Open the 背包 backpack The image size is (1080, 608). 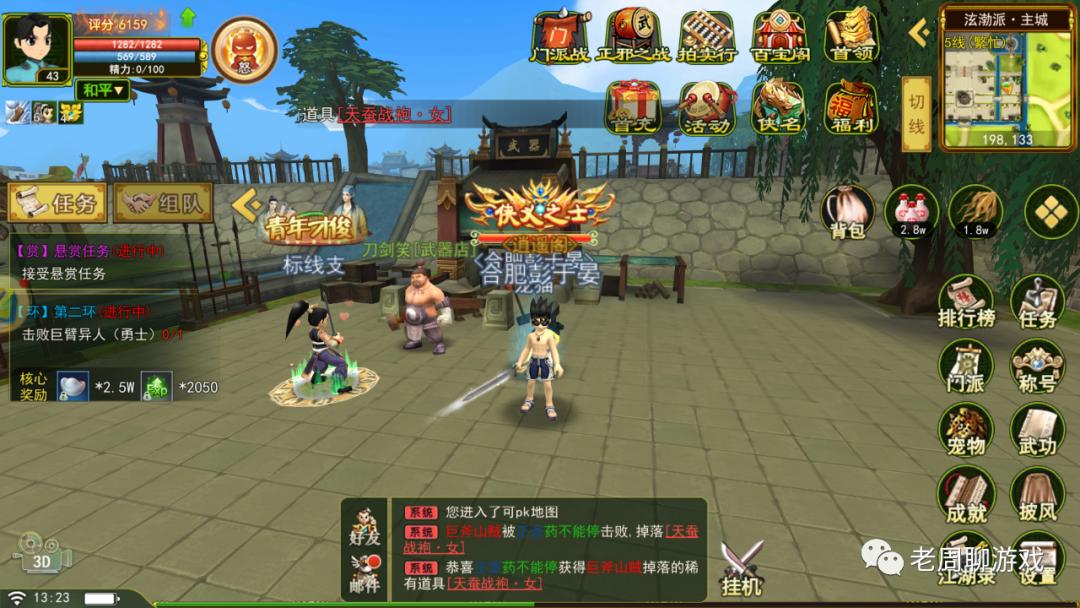tap(847, 212)
